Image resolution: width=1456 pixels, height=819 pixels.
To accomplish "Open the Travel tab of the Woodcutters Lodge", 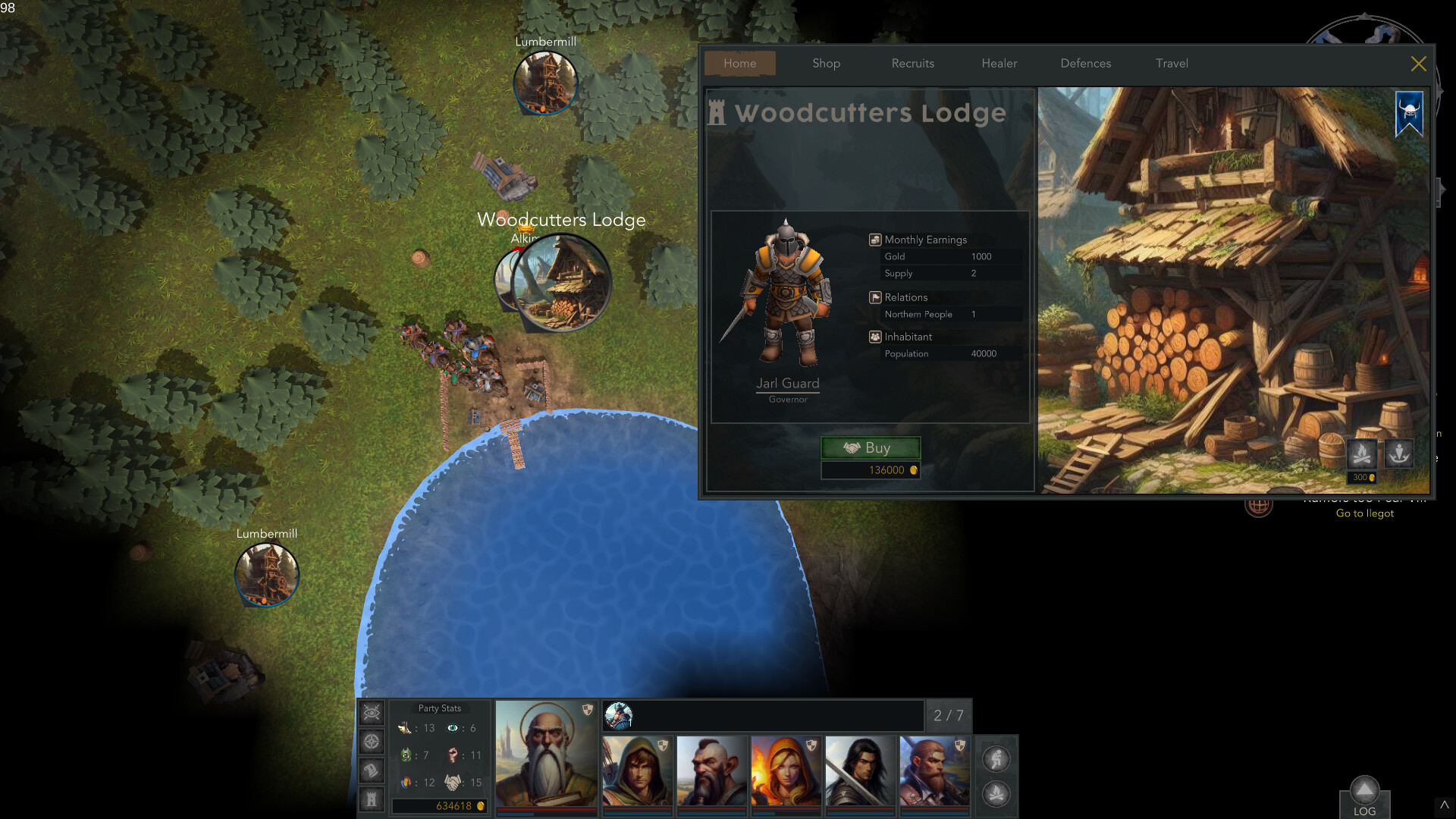I will (1172, 64).
